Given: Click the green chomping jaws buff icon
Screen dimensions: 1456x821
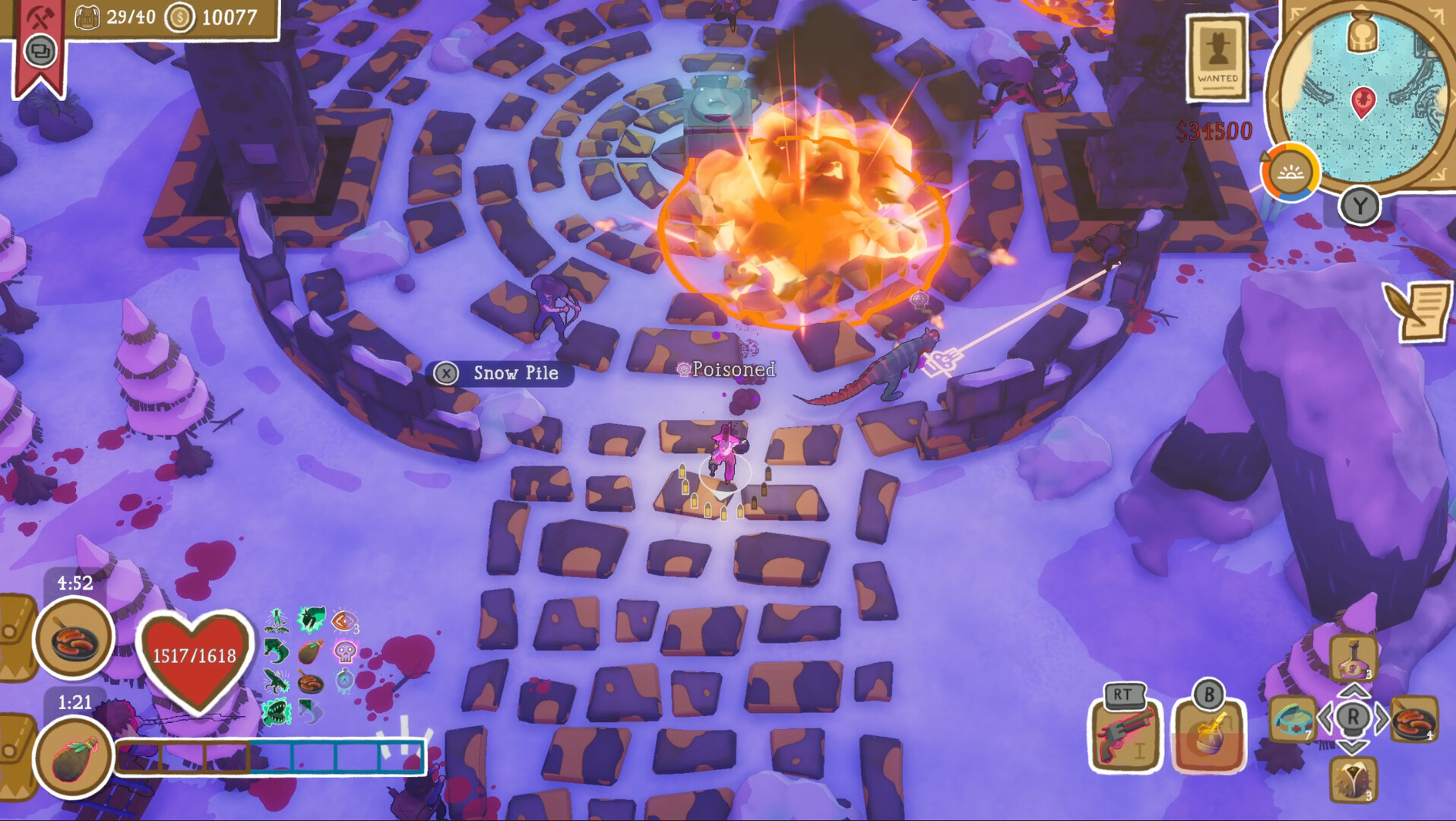Looking at the screenshot, I should tap(277, 712).
